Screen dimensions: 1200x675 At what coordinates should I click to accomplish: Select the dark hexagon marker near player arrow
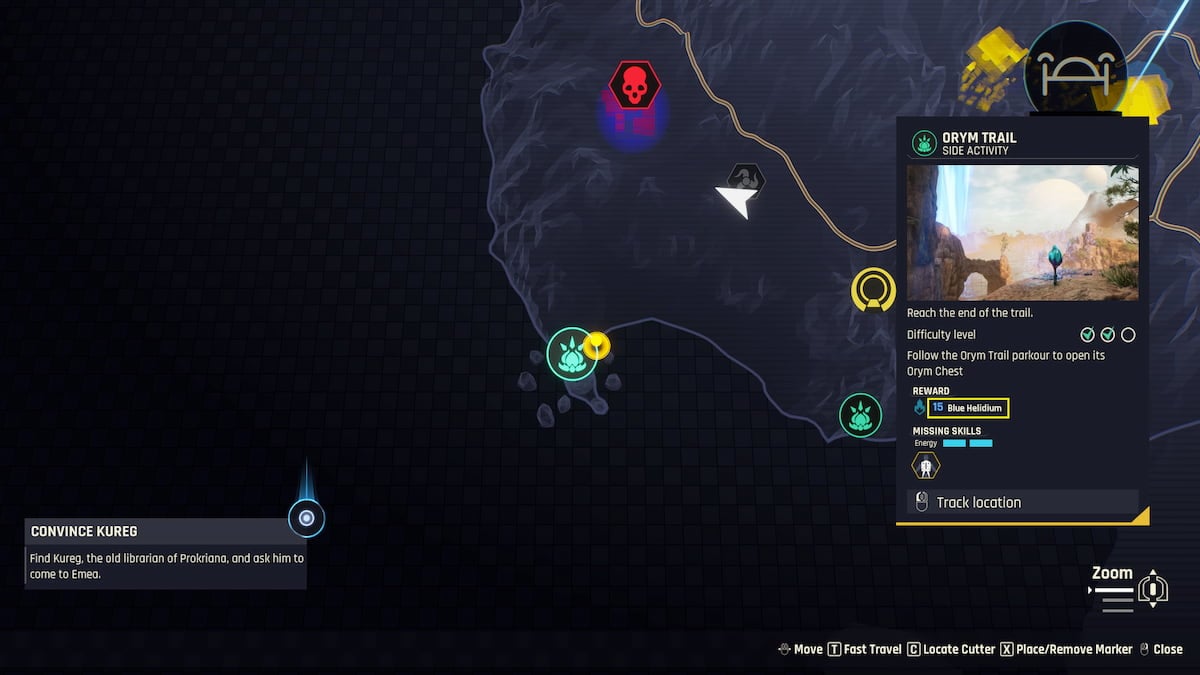pos(745,178)
